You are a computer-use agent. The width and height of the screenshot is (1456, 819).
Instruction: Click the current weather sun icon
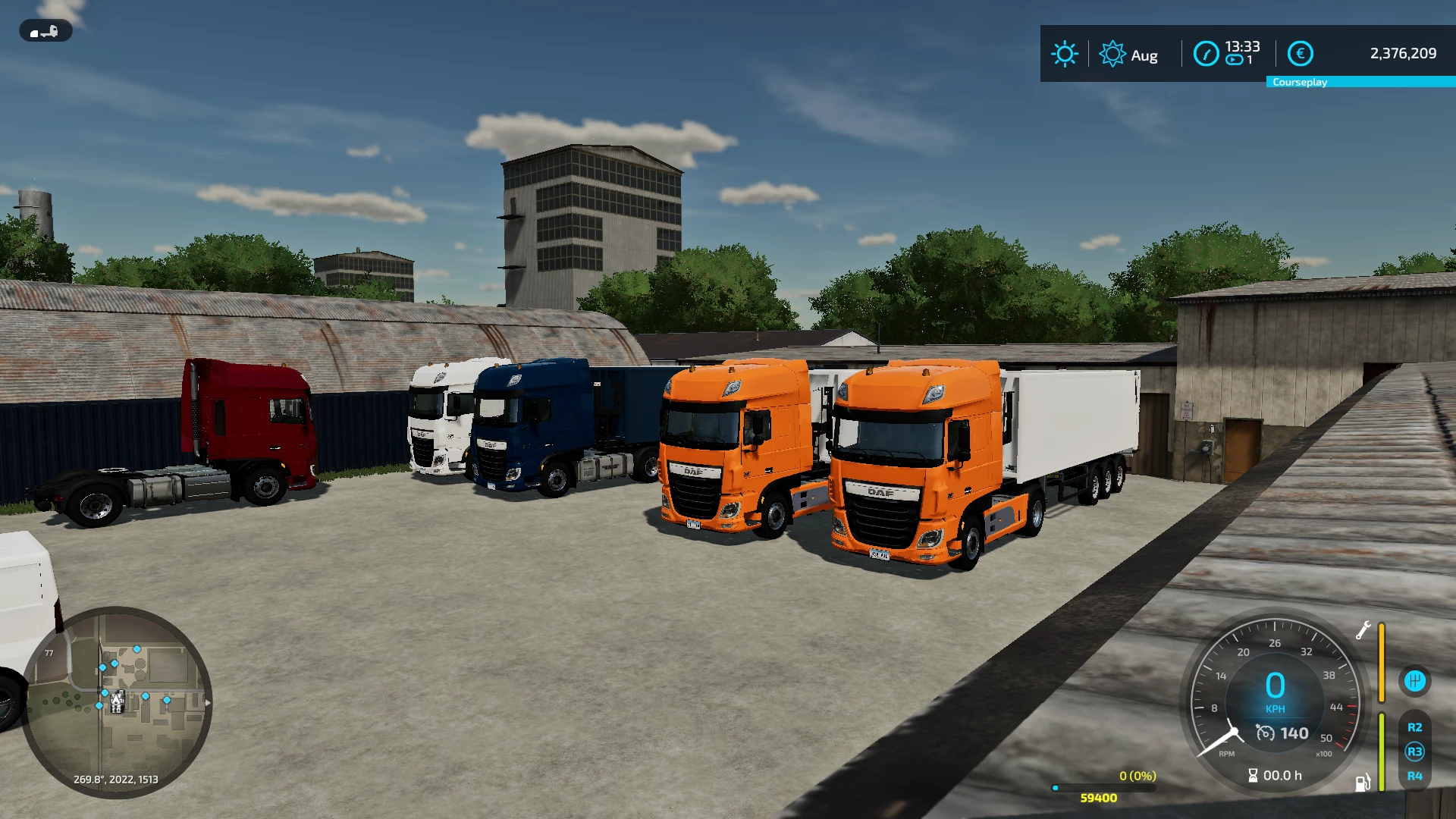click(x=1065, y=54)
